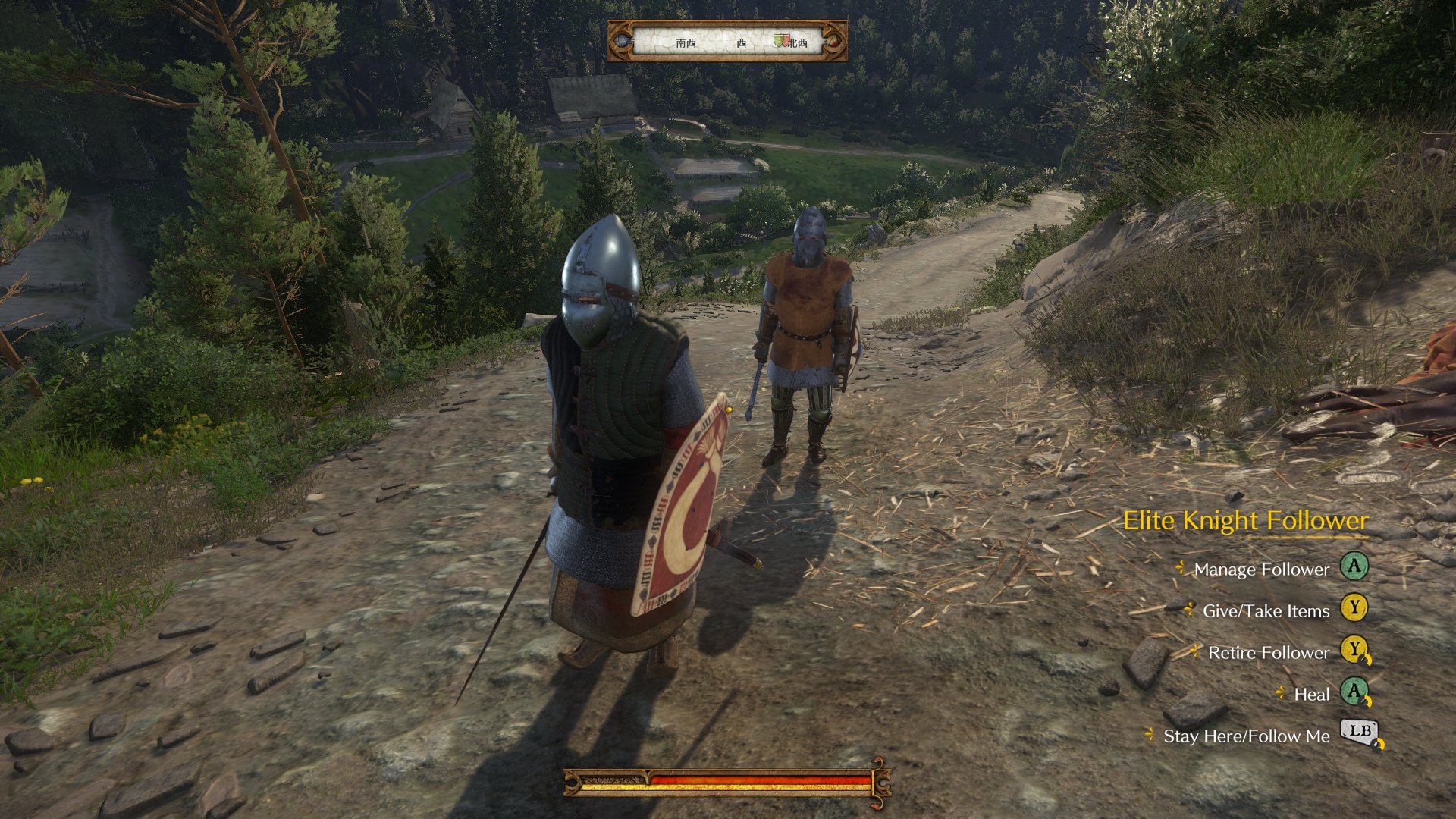Choose Give/Take Items from follower menu

(1266, 611)
